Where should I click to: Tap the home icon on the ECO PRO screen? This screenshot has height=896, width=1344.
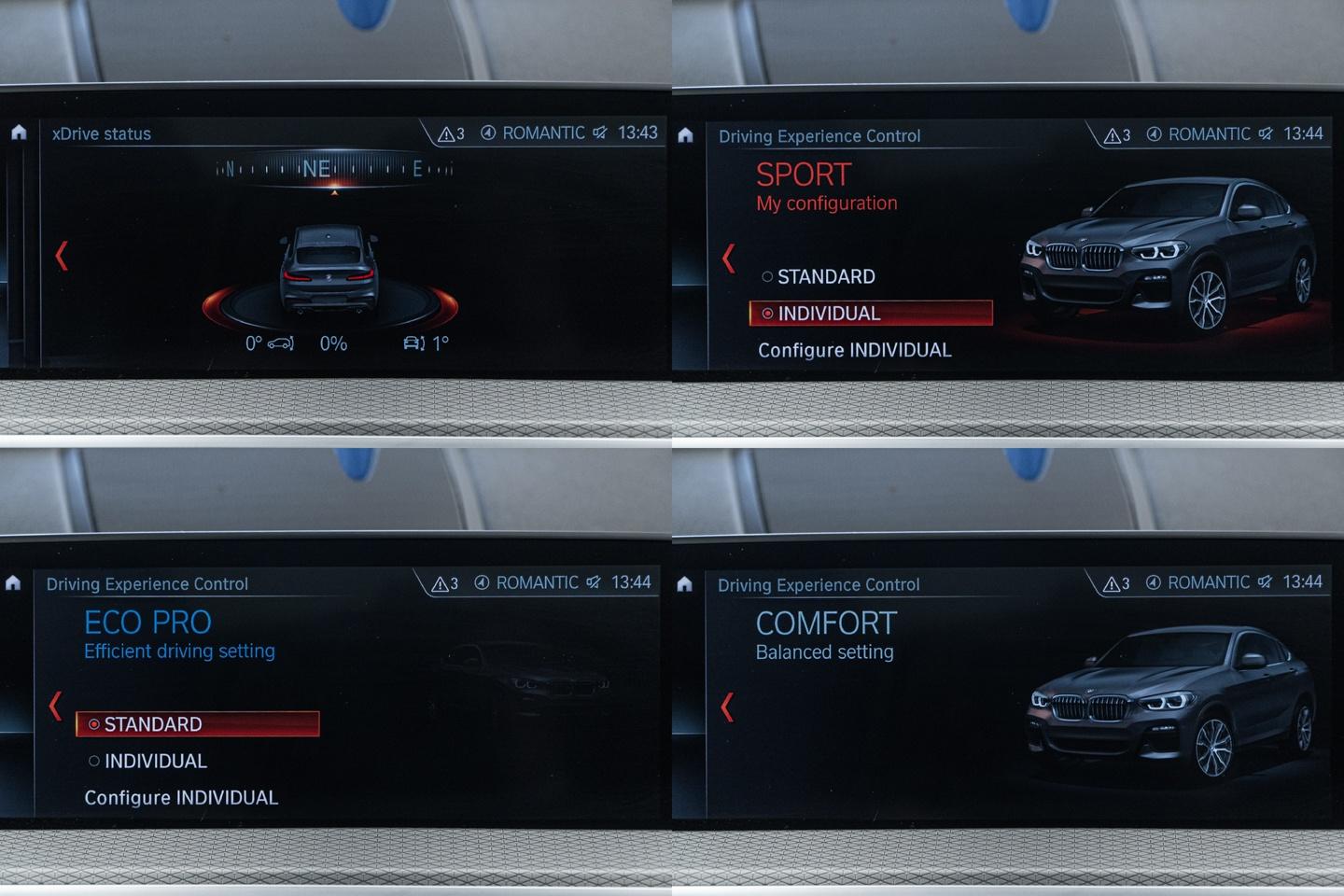[13, 583]
